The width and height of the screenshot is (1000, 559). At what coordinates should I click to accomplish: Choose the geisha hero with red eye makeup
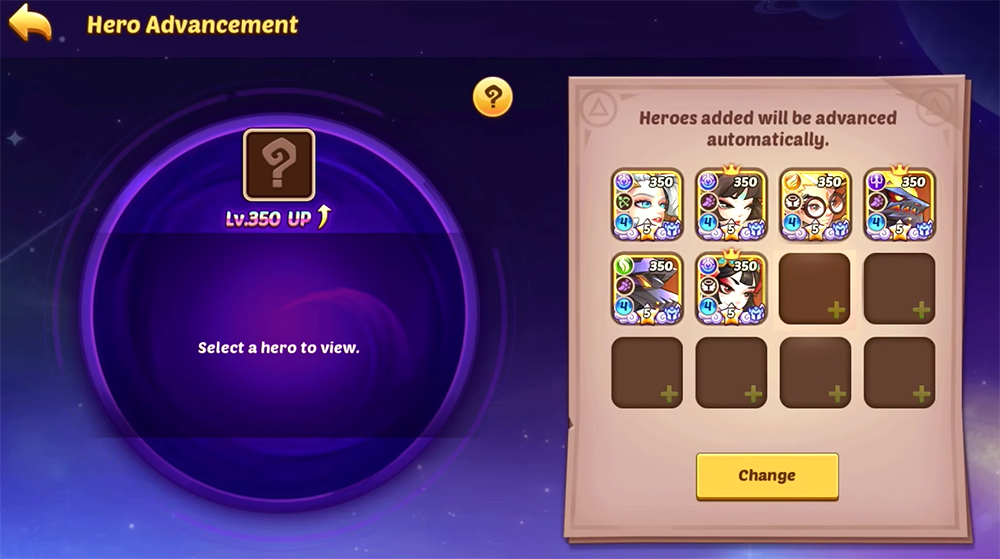coord(731,289)
